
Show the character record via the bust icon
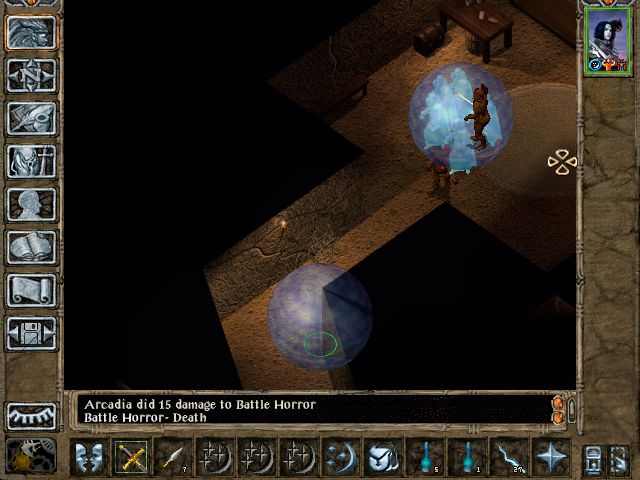31,204
